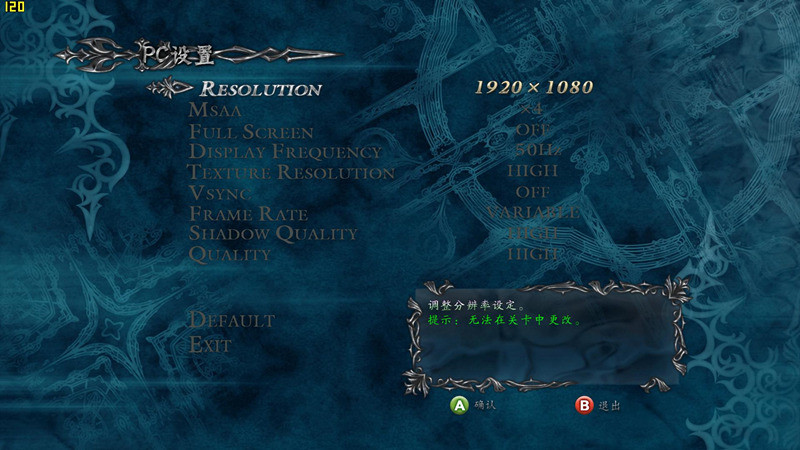Choose the MSAA option
The height and width of the screenshot is (450, 800).
click(215, 110)
